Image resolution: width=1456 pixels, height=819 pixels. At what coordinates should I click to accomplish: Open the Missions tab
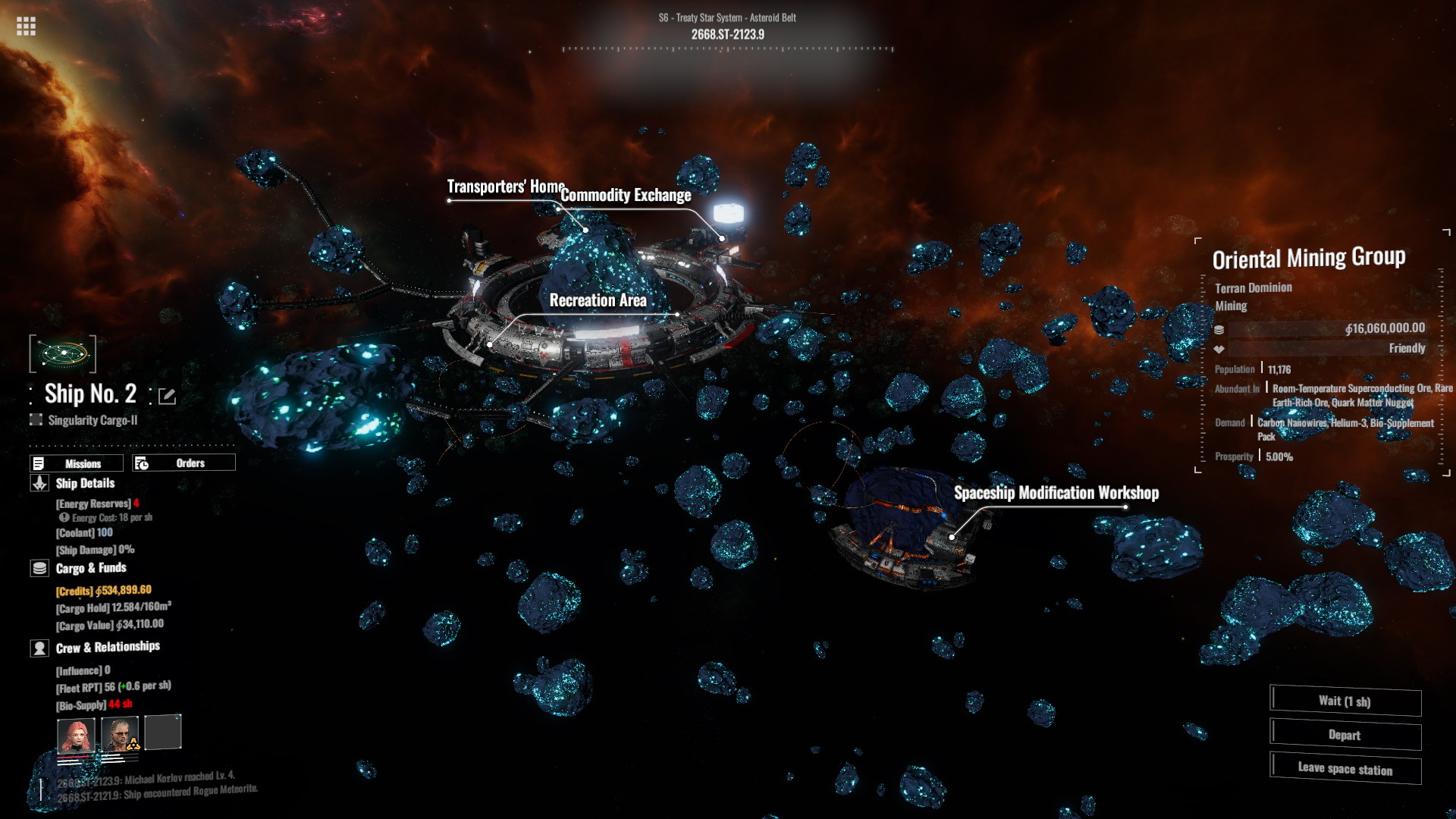coord(77,463)
